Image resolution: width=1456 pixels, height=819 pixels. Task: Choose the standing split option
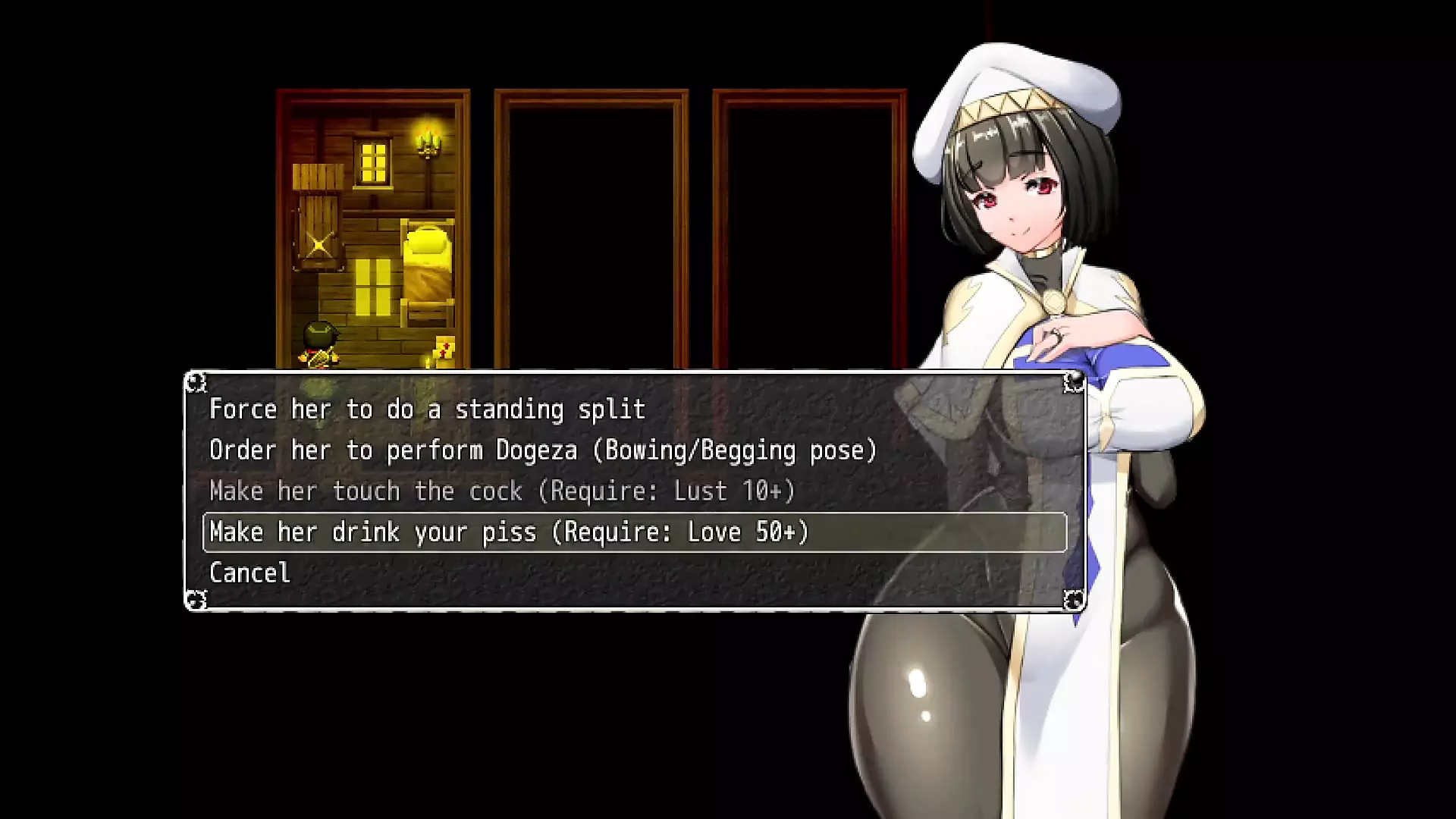coord(427,409)
